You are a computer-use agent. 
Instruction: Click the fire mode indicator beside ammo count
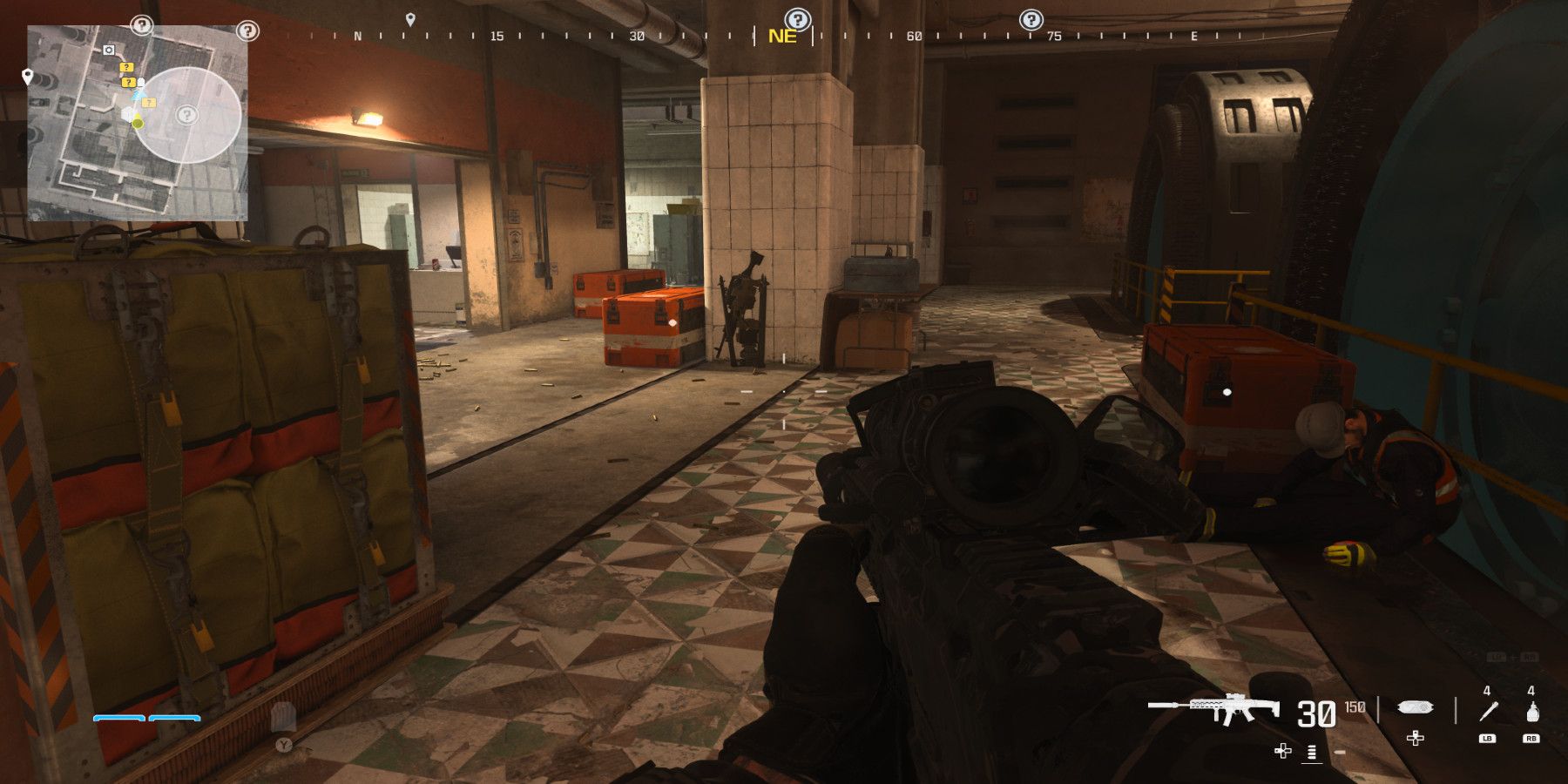point(1311,753)
